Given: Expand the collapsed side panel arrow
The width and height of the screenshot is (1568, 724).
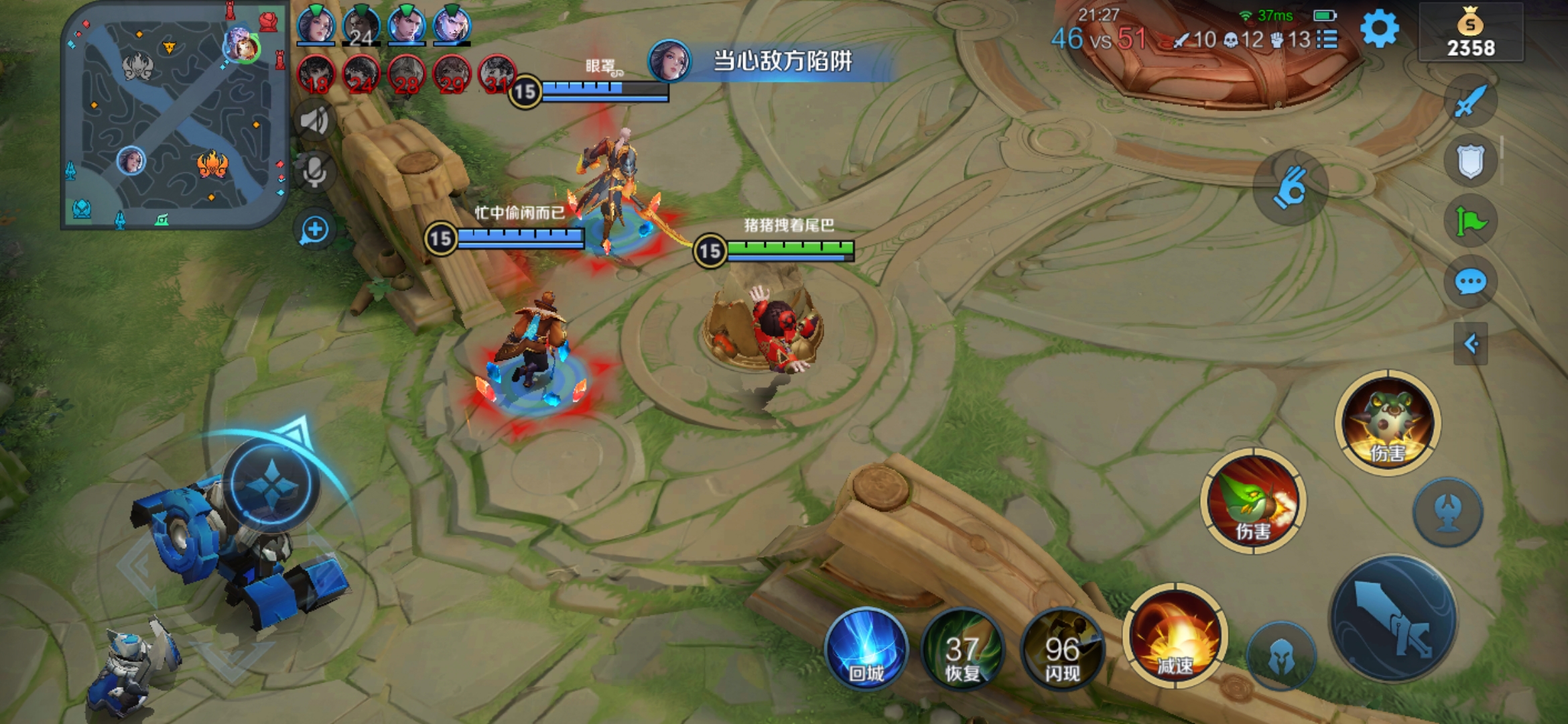Looking at the screenshot, I should (x=1471, y=344).
